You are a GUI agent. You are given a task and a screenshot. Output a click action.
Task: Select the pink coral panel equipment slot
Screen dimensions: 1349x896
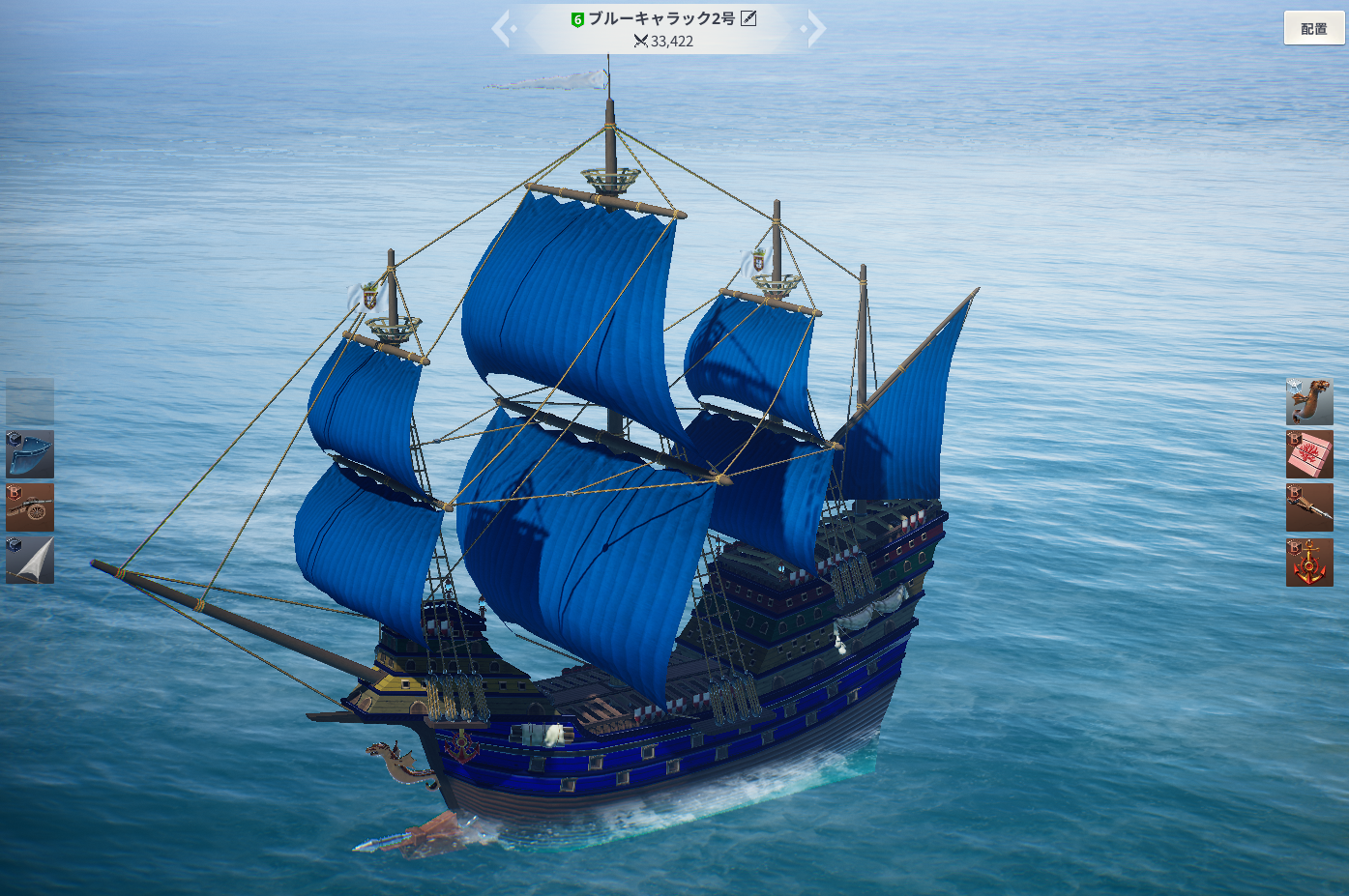pos(1309,455)
